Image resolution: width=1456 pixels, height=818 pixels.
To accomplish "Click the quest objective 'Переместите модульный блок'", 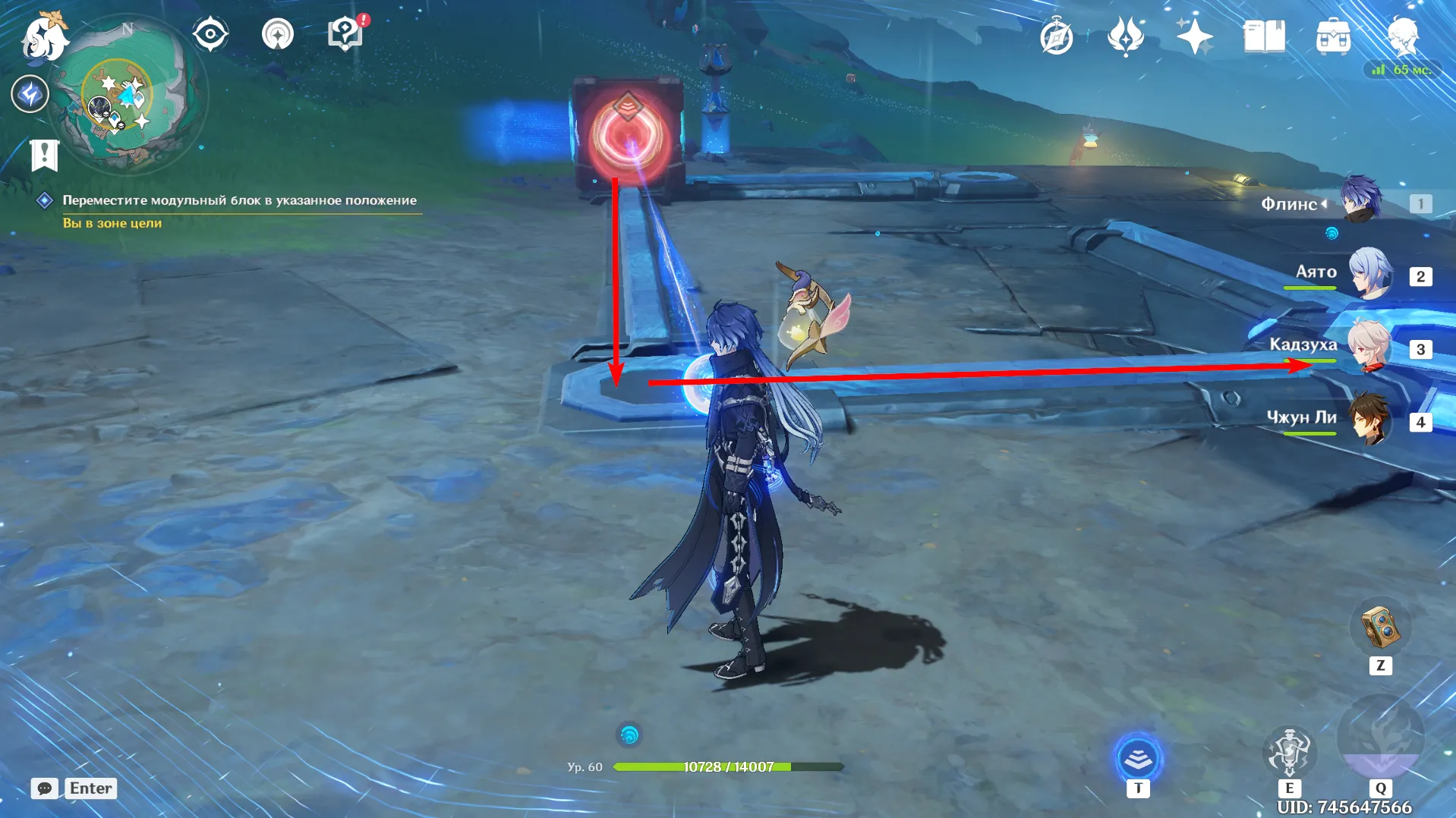I will 239,200.
